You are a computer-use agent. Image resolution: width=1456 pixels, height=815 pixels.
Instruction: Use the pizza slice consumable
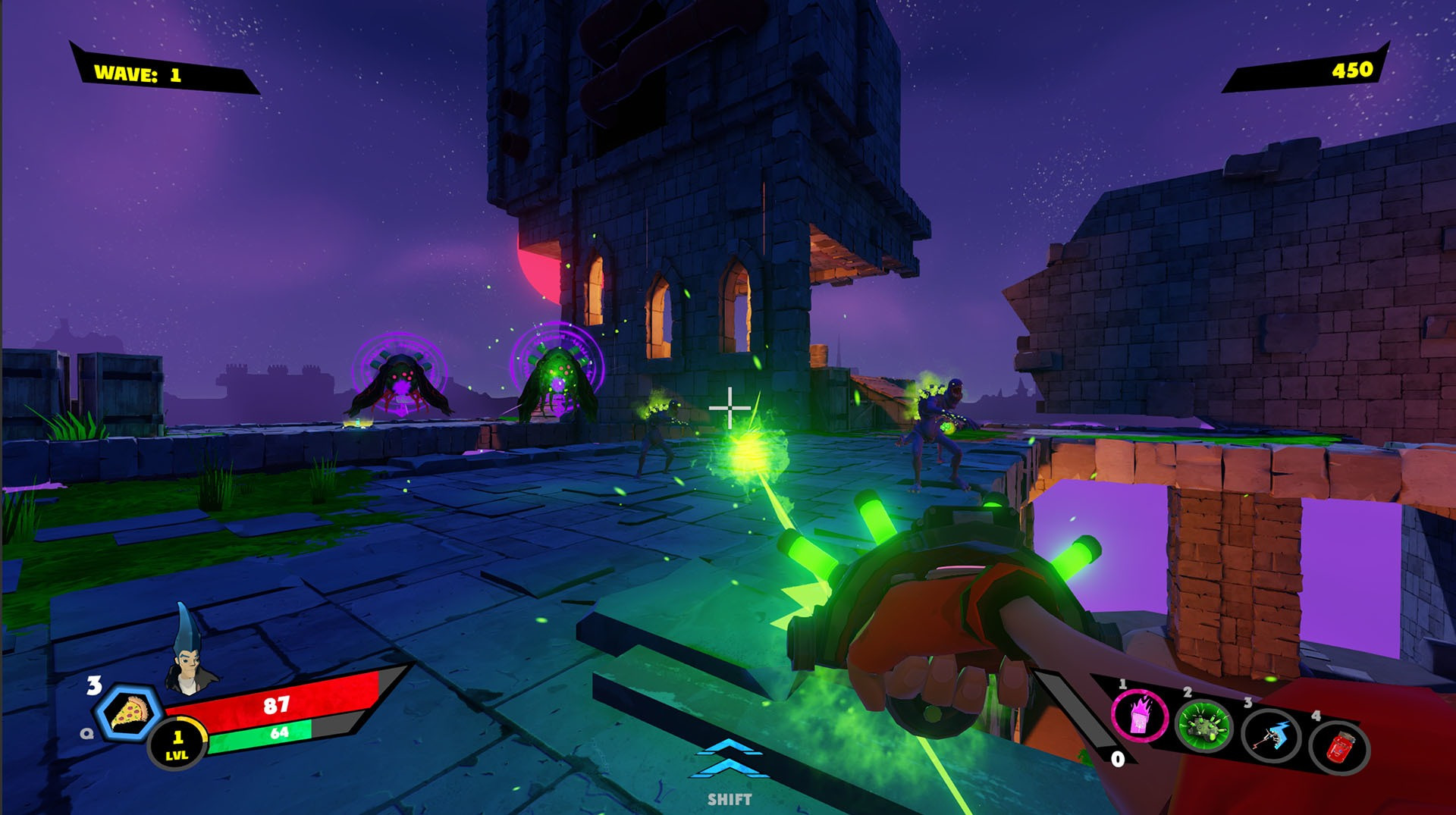(x=128, y=713)
